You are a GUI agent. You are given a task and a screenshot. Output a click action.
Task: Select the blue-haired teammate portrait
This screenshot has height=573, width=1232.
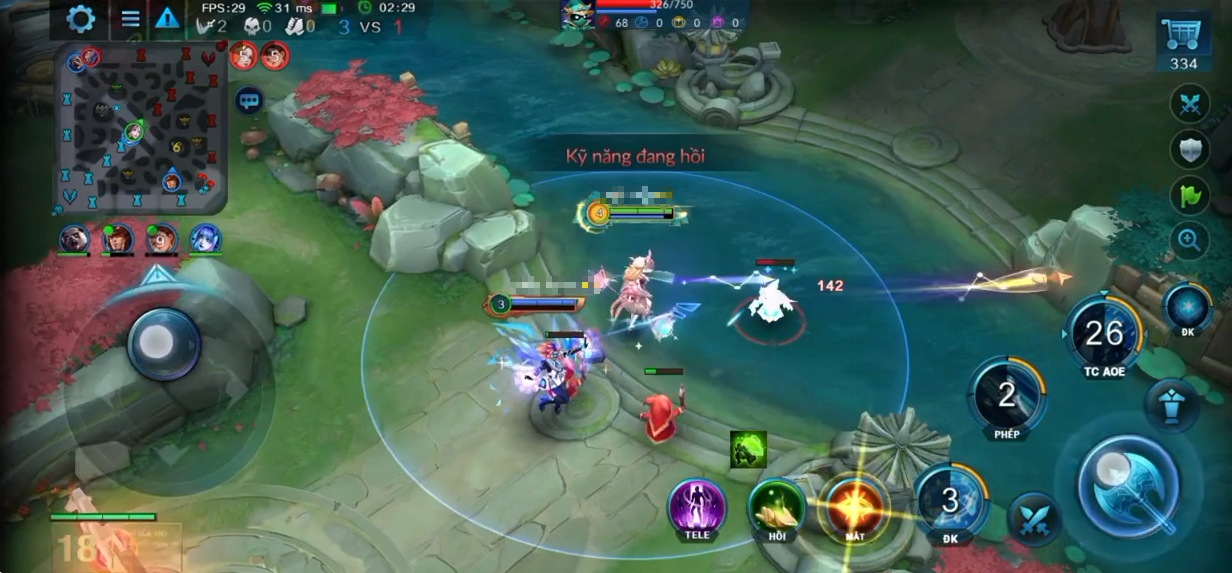pos(205,239)
